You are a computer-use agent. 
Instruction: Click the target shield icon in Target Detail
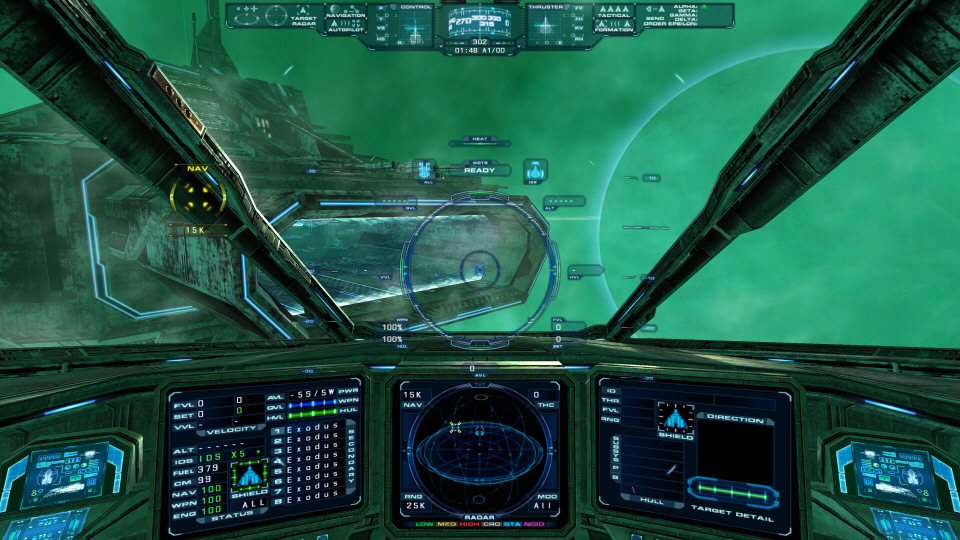(675, 418)
